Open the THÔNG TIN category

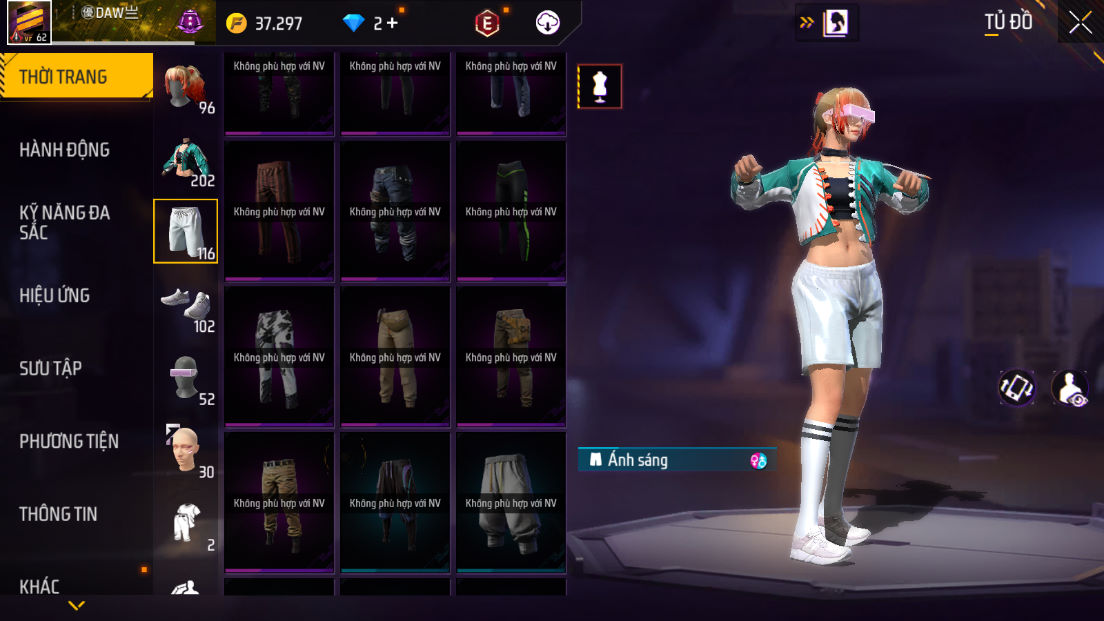click(x=59, y=514)
